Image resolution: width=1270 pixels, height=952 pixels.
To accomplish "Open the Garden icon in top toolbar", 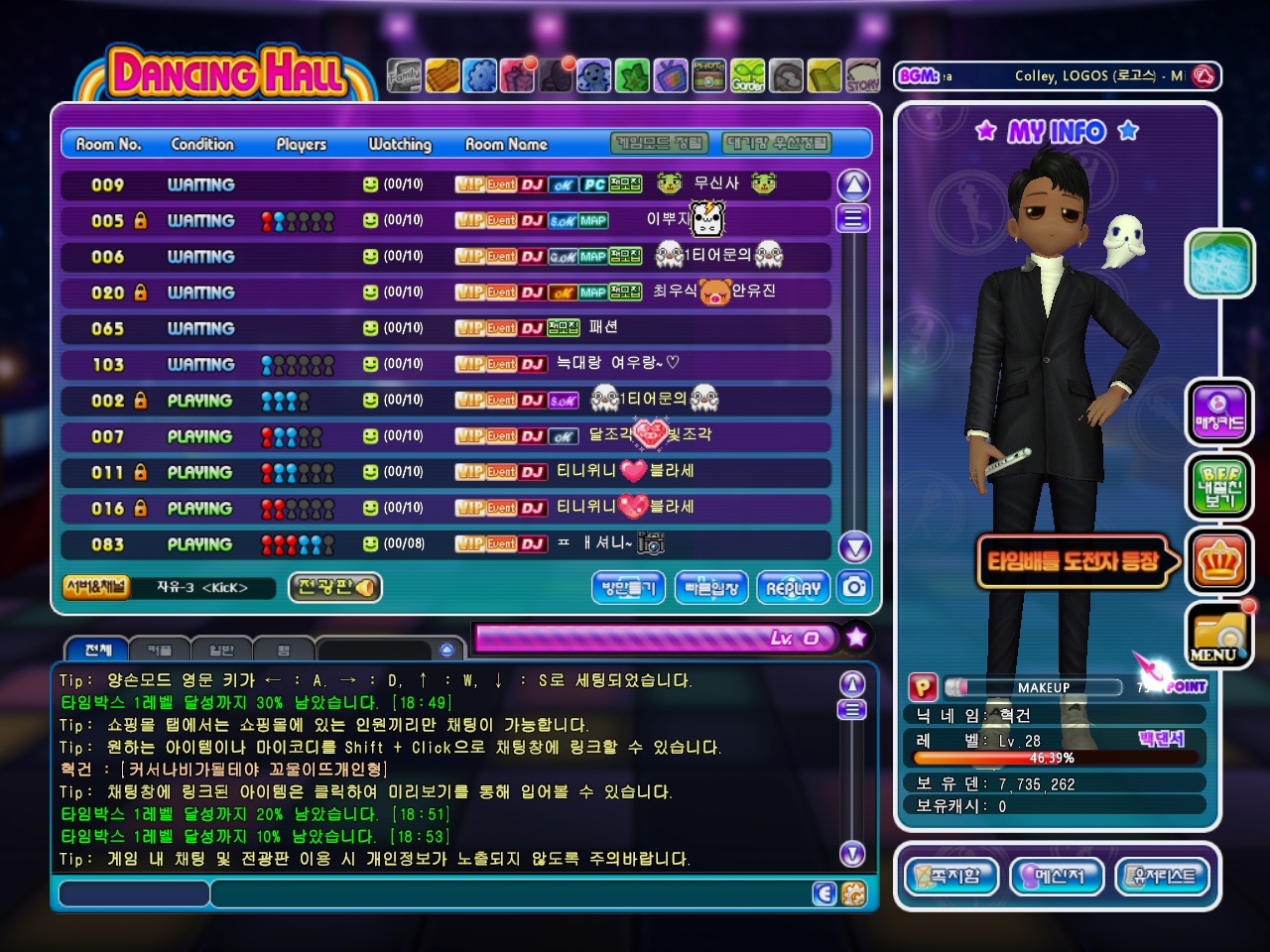I will click(x=748, y=75).
